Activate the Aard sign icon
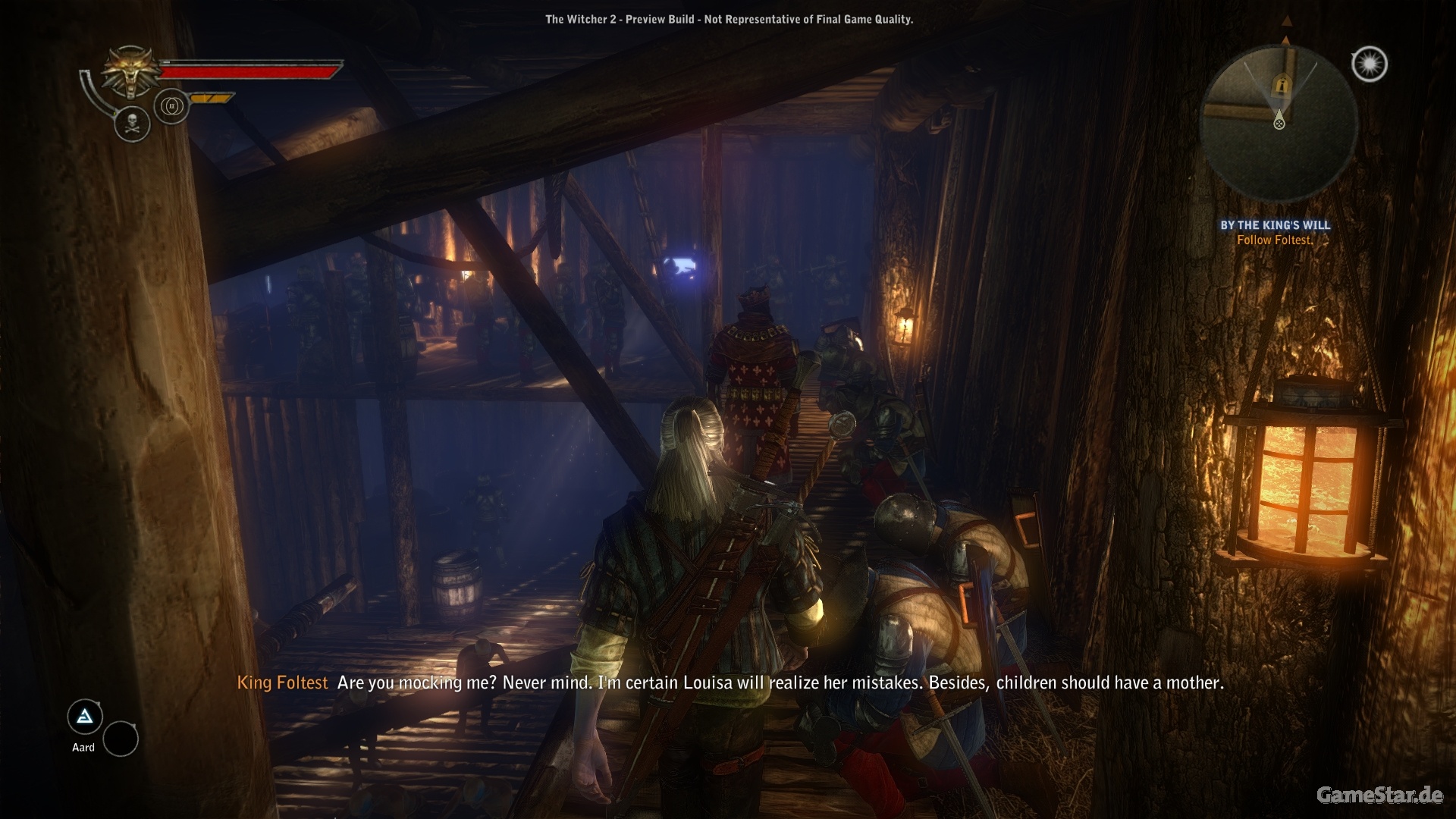The image size is (1456, 819). point(85,717)
